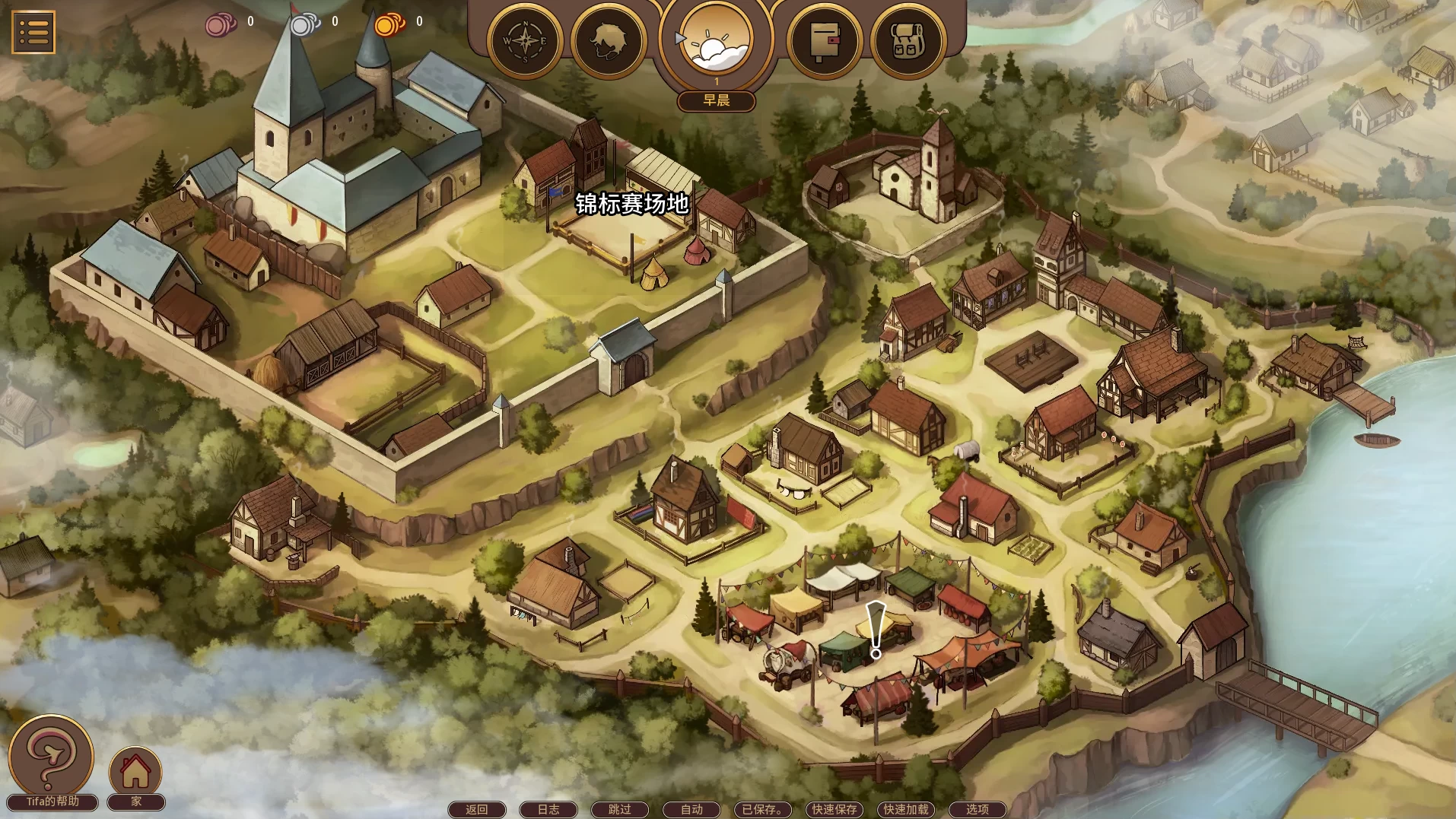1456x819 pixels.
Task: Open the compass map icon
Action: pyautogui.click(x=525, y=41)
